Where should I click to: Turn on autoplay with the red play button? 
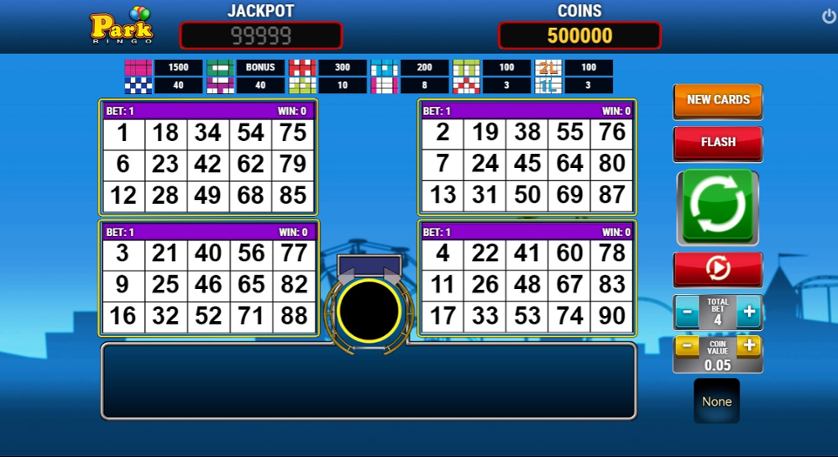tap(717, 269)
